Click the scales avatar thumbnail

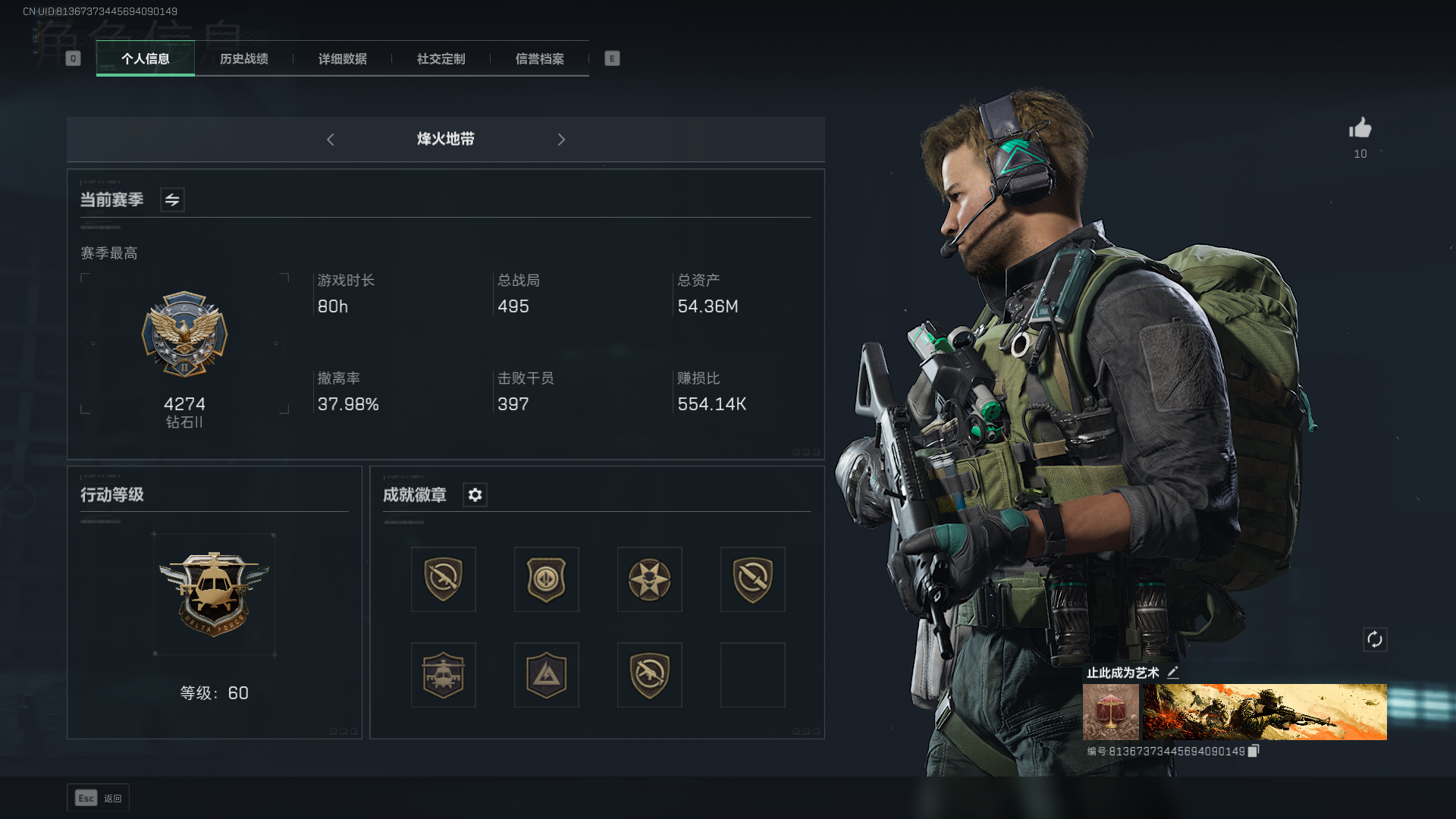click(1111, 712)
